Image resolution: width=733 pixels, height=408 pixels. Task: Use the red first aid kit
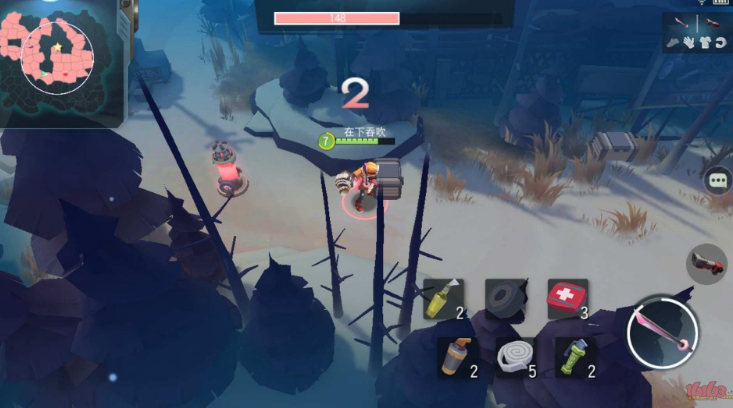(566, 298)
